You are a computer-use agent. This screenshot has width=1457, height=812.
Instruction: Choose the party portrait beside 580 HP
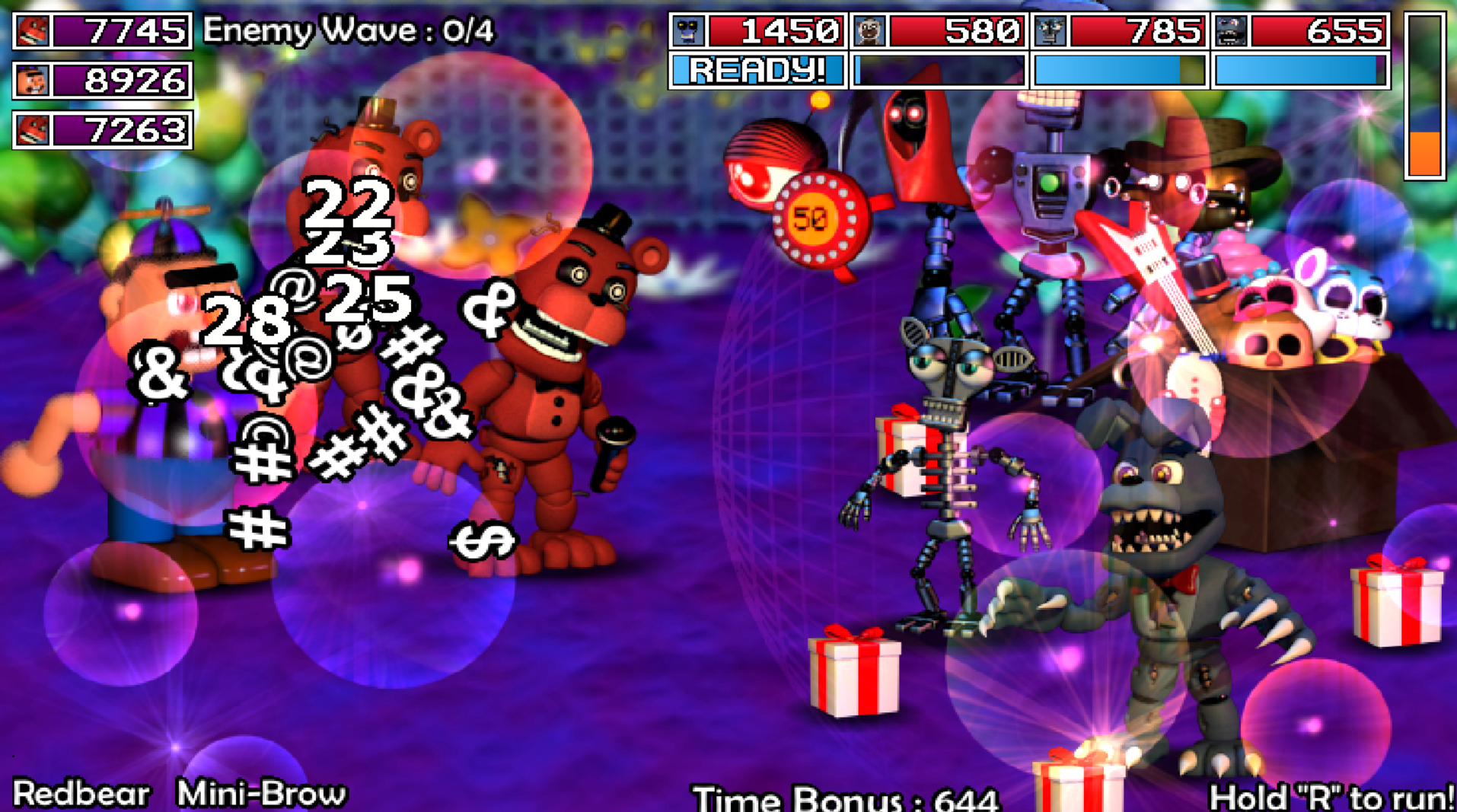tap(869, 31)
